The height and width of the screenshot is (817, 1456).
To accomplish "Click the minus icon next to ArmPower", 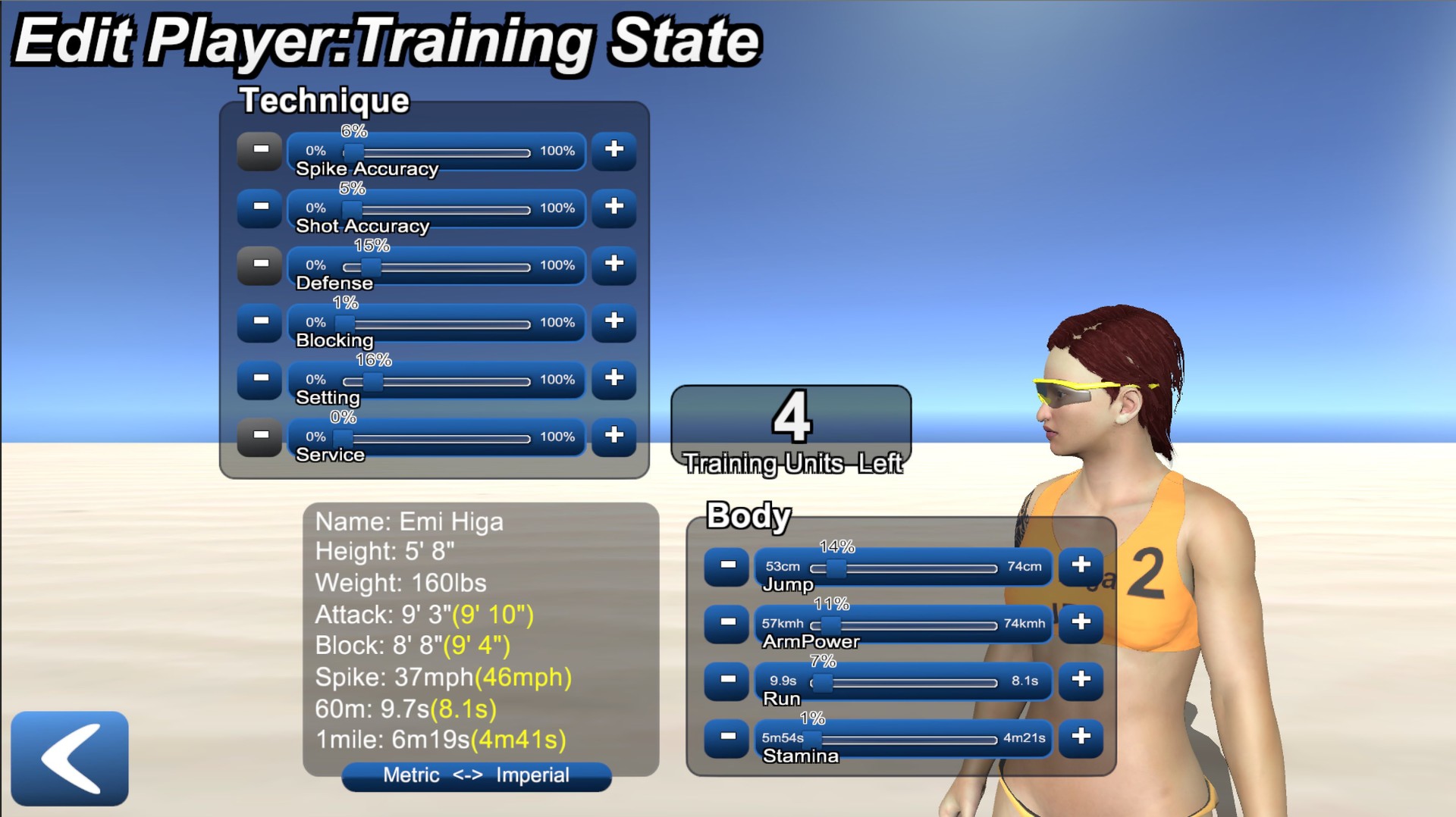I will [726, 623].
